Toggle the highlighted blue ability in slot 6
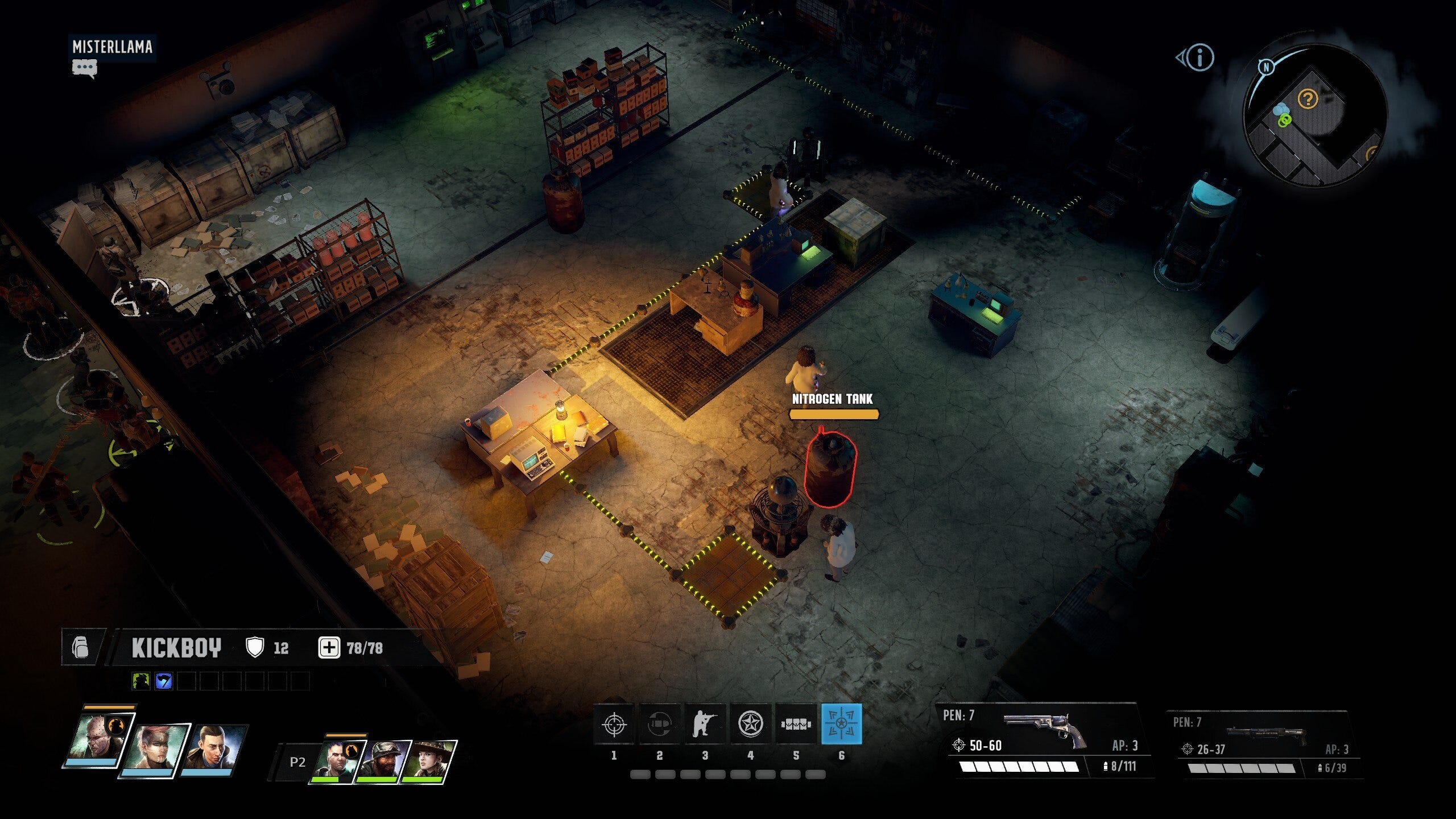This screenshot has width=1456, height=819. click(841, 724)
